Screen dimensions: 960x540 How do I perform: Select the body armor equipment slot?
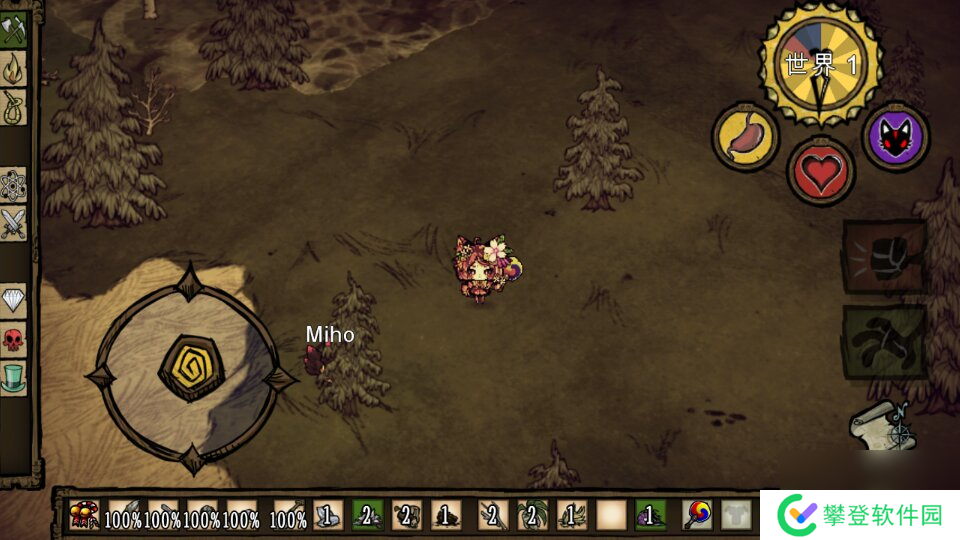point(736,515)
